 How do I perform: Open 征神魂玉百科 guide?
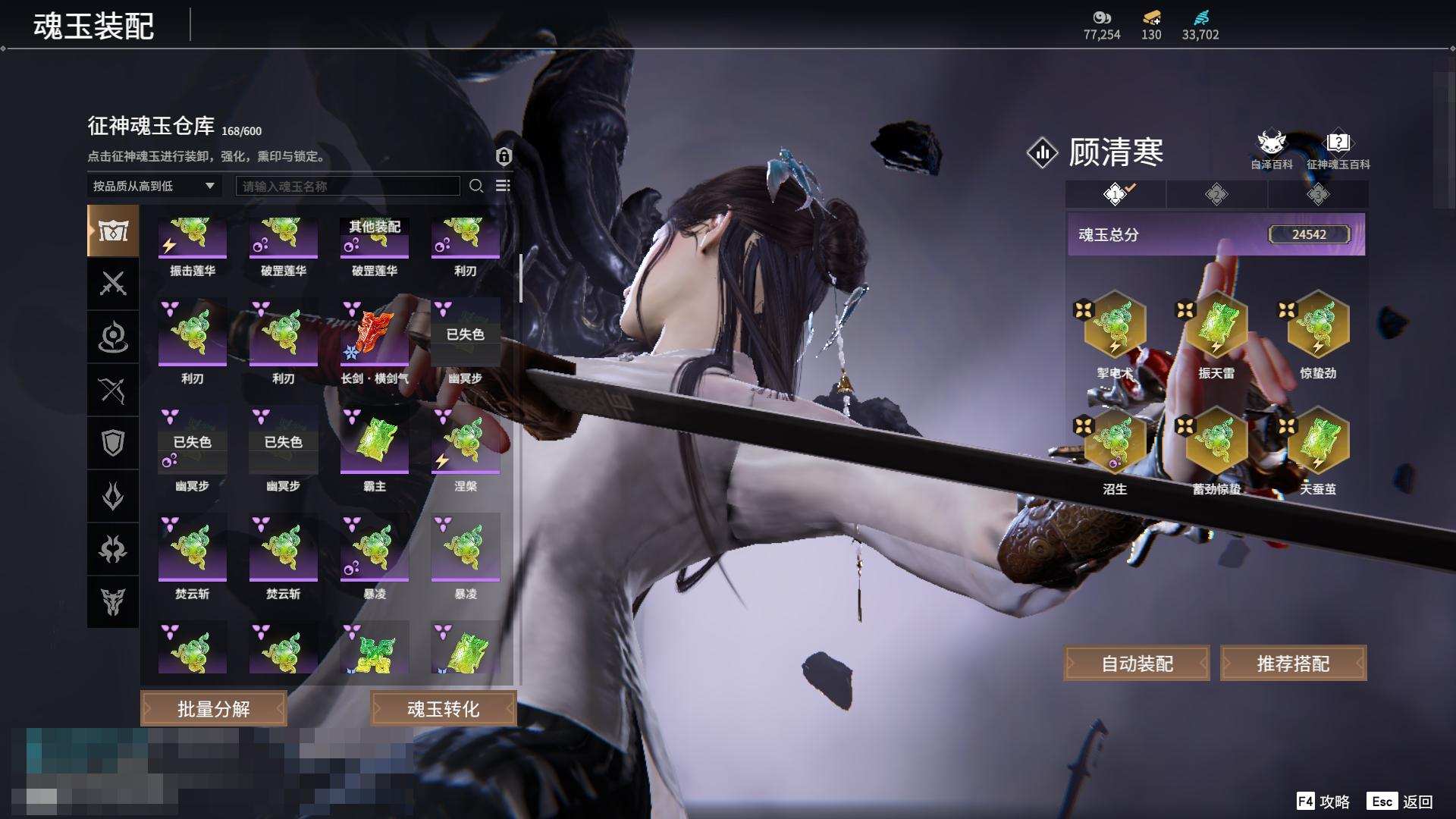tap(1338, 149)
